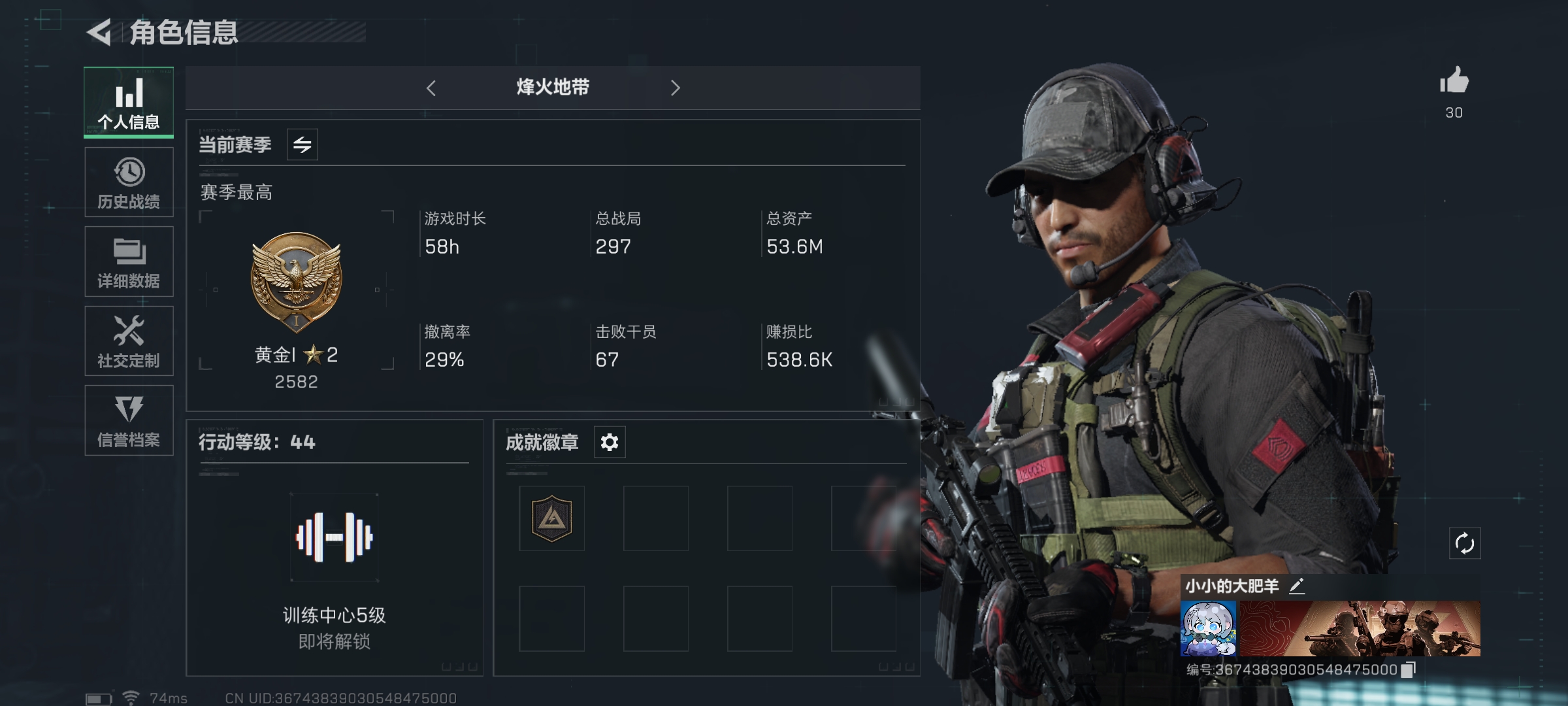Show the 信誉档案 tab
This screenshot has width=1568, height=706.
click(129, 420)
